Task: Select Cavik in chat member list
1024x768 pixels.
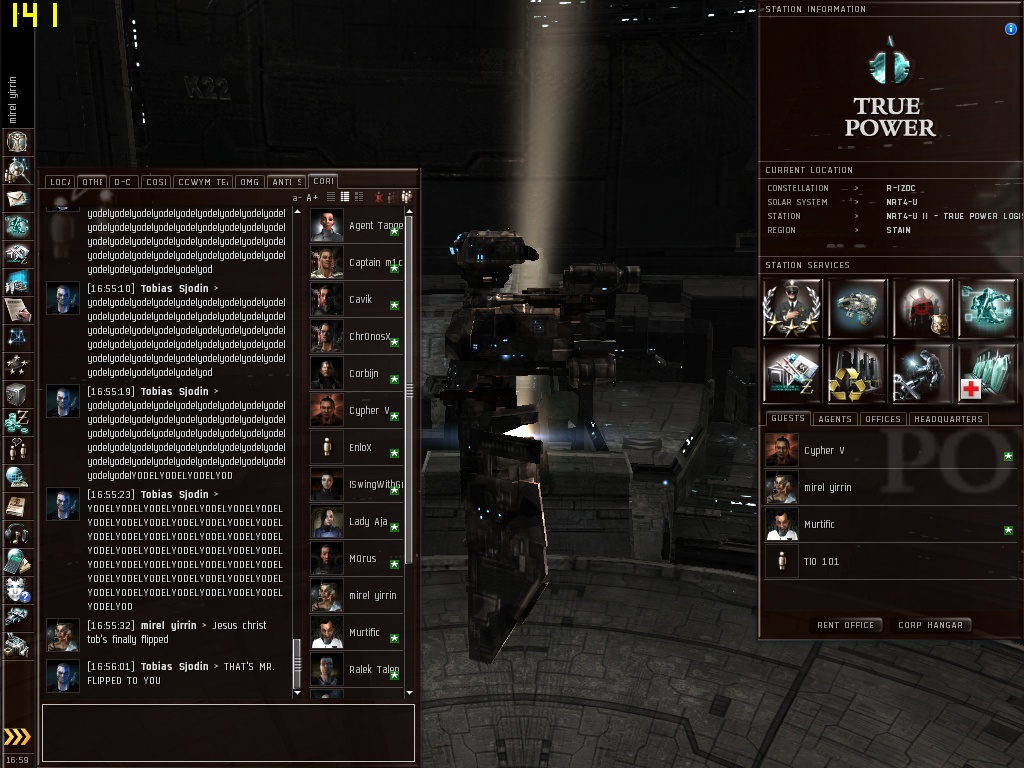Action: pyautogui.click(x=360, y=299)
